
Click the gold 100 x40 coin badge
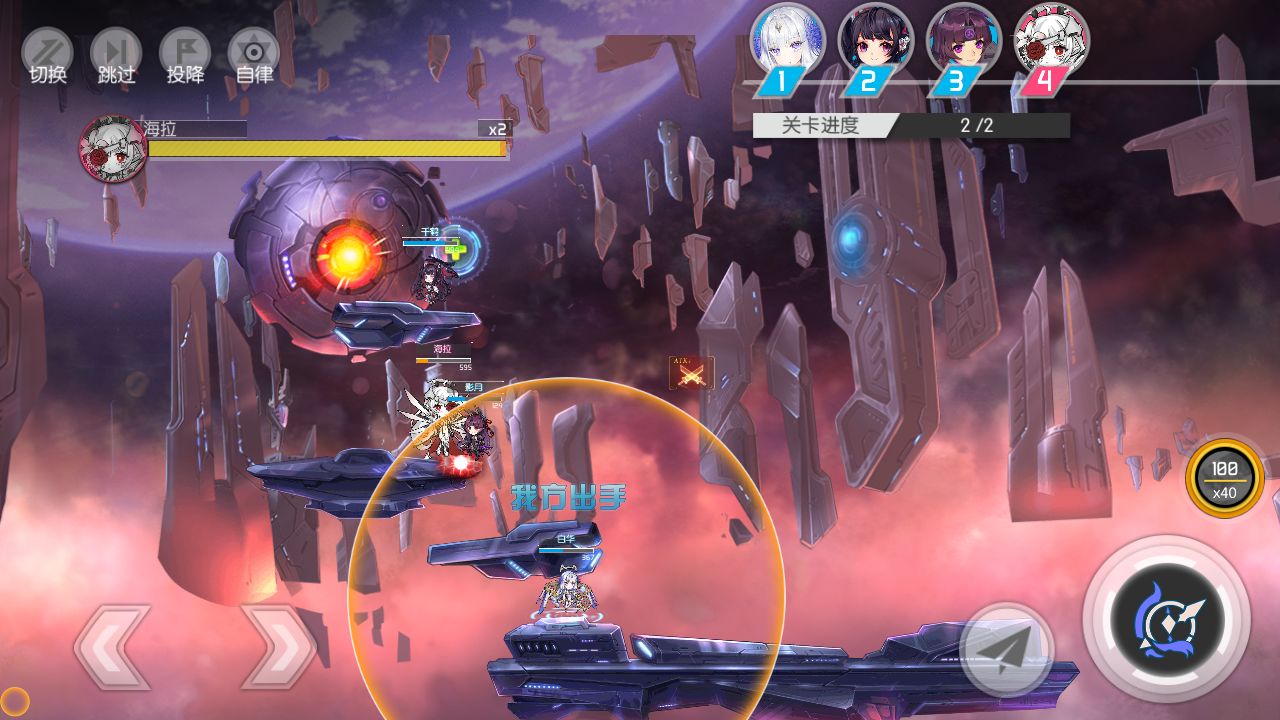click(x=1224, y=479)
